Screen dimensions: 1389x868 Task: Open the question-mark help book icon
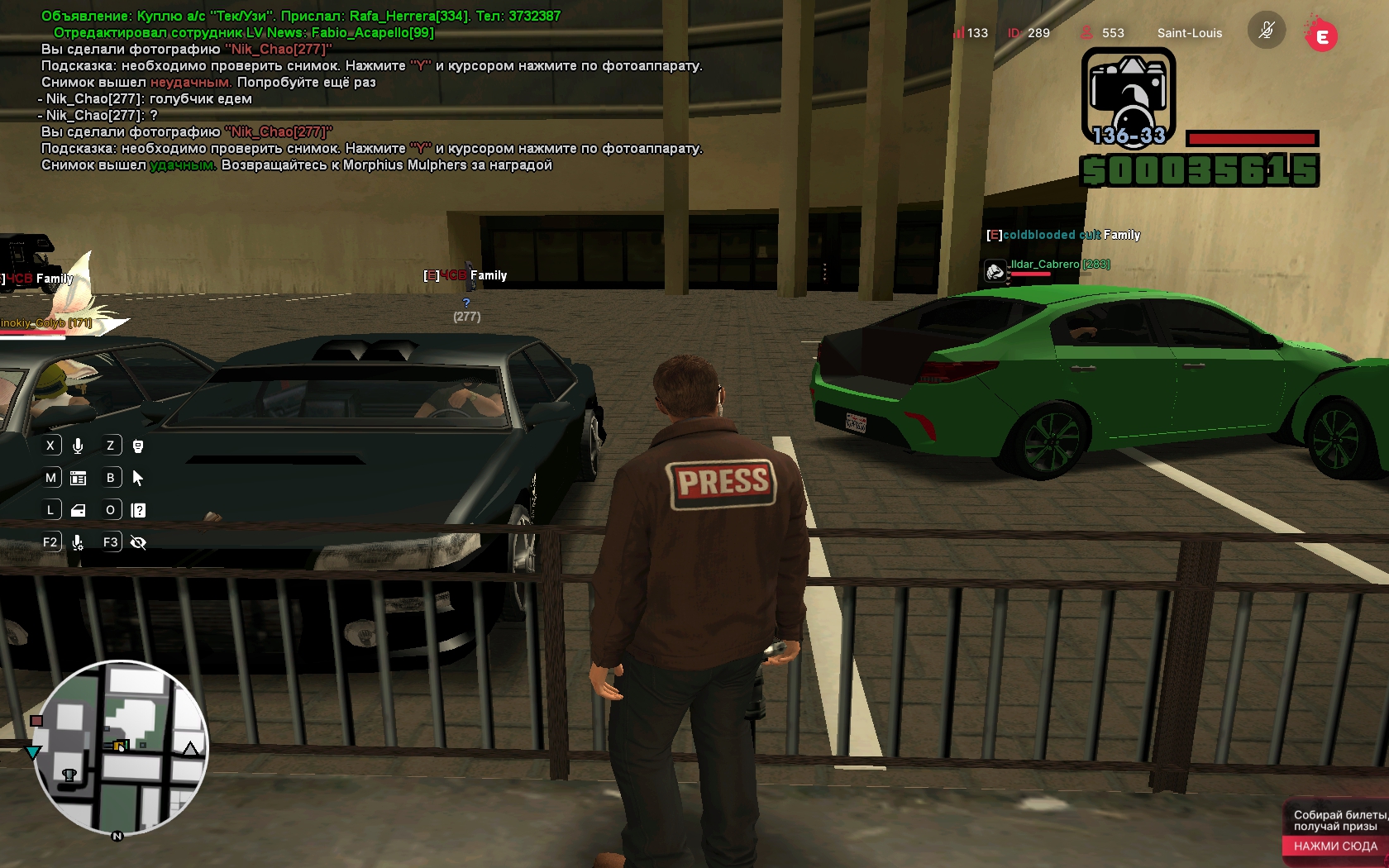[138, 510]
